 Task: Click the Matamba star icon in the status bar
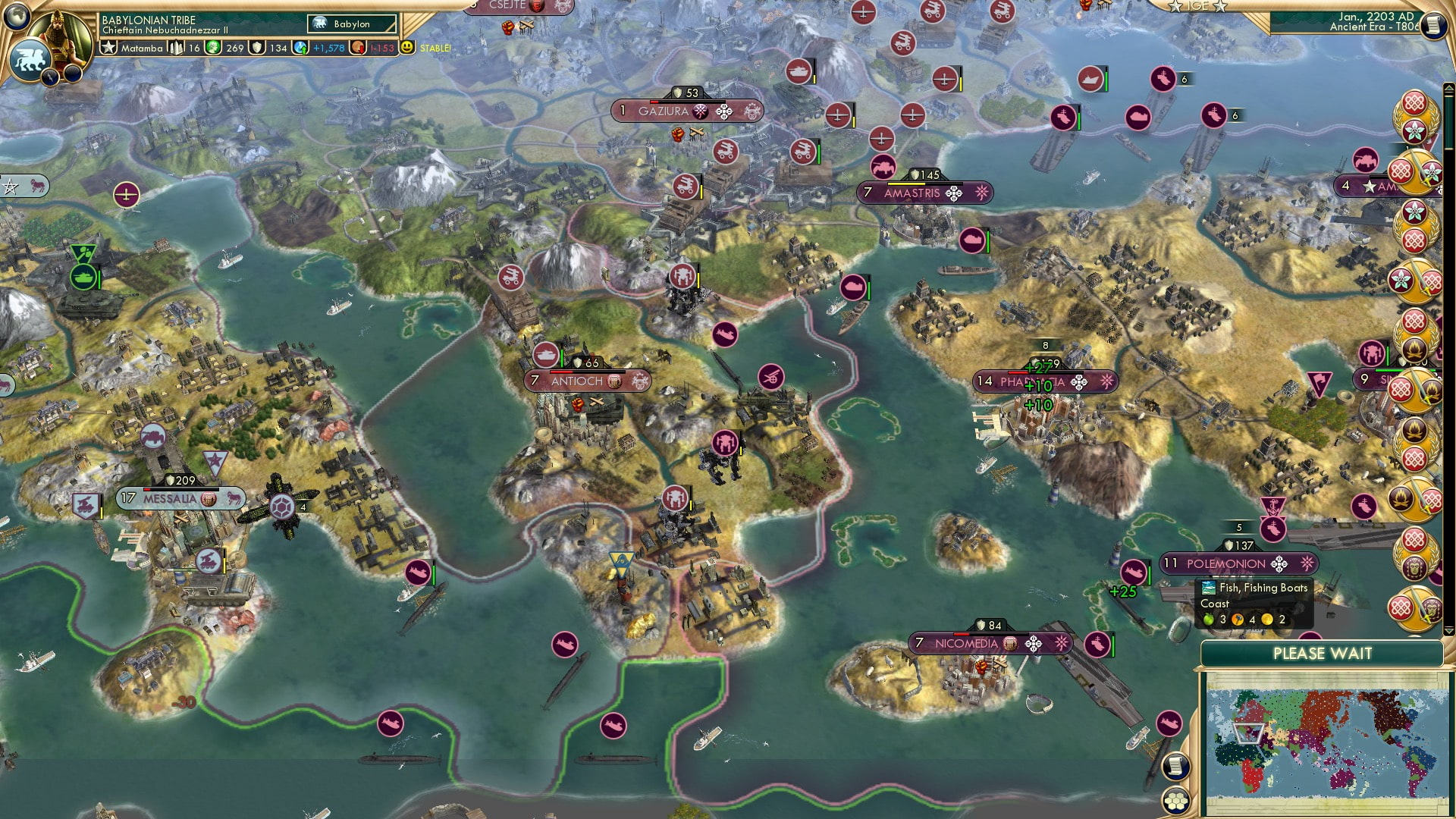coord(108,48)
